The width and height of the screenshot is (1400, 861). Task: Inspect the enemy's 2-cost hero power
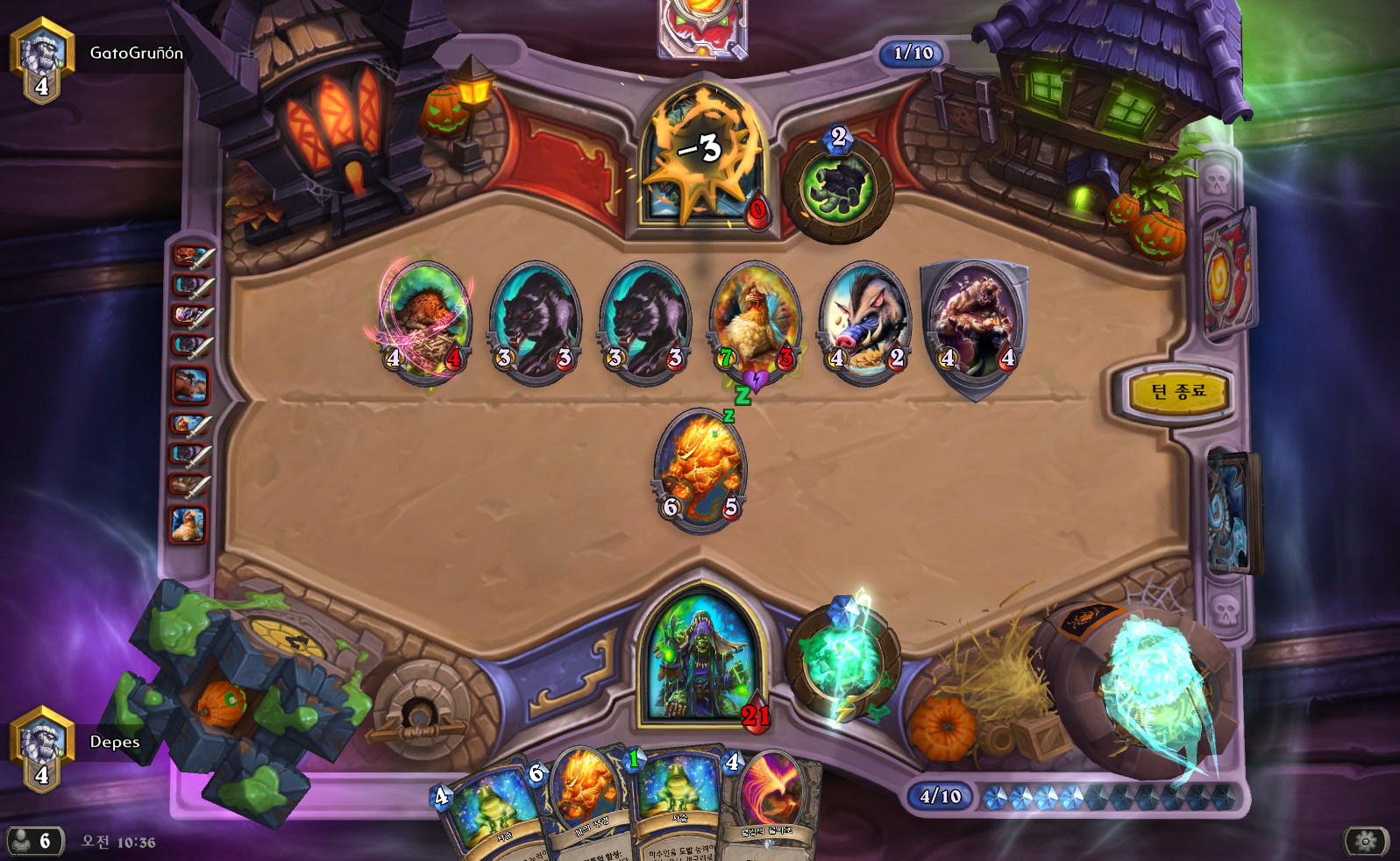839,187
